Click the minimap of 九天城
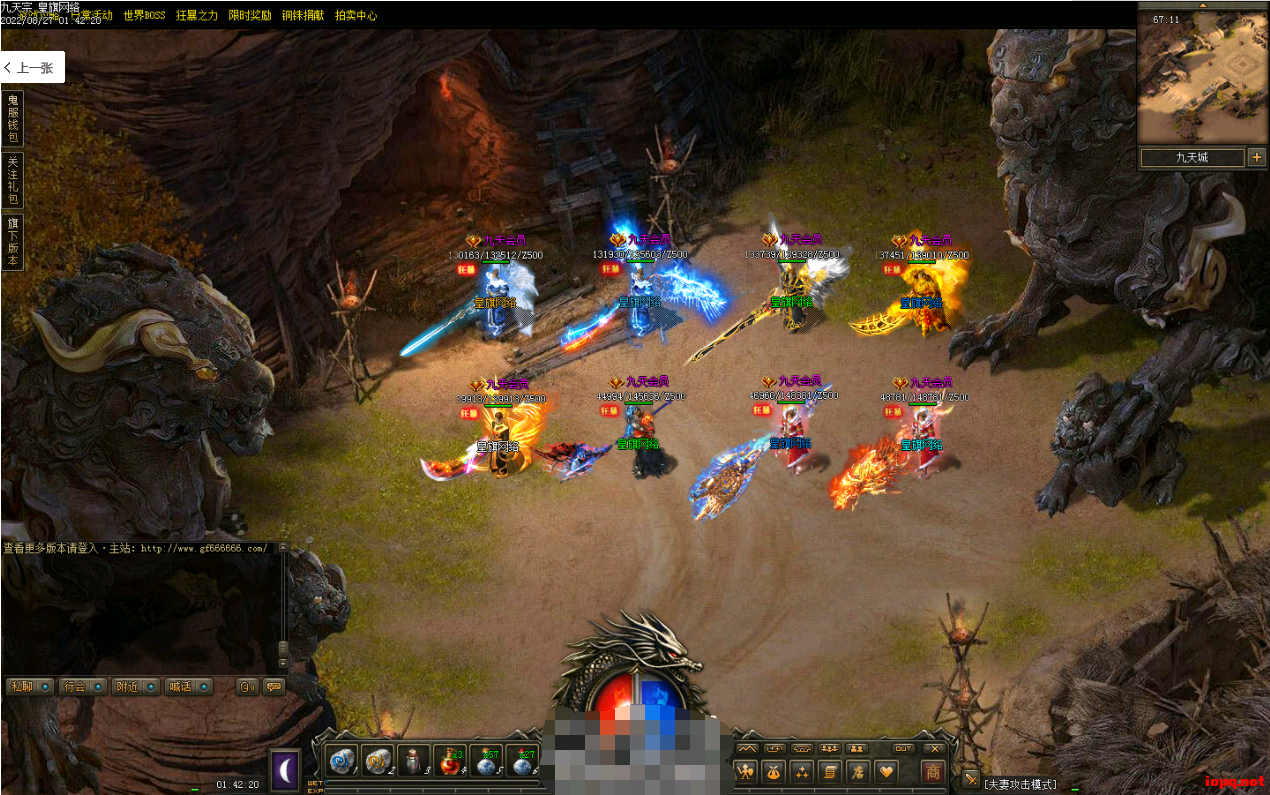Screen dimensions: 1270x795 click(1202, 78)
